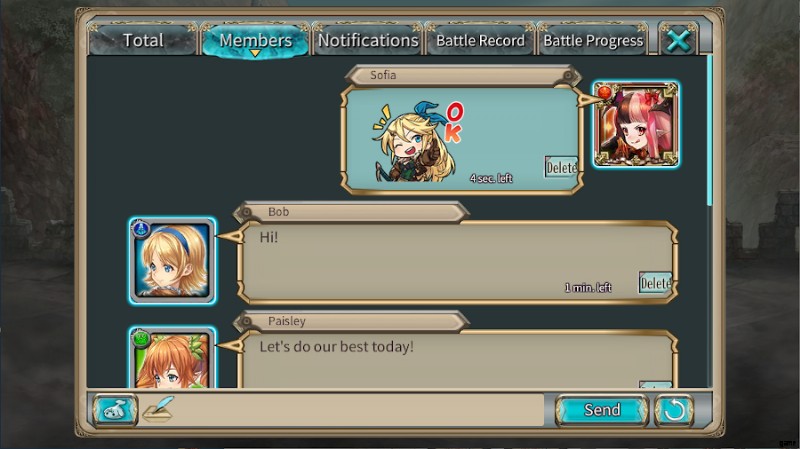Screen dimensions: 800x449
Task: Select Paisley's orange-haired avatar
Action: tap(172, 362)
